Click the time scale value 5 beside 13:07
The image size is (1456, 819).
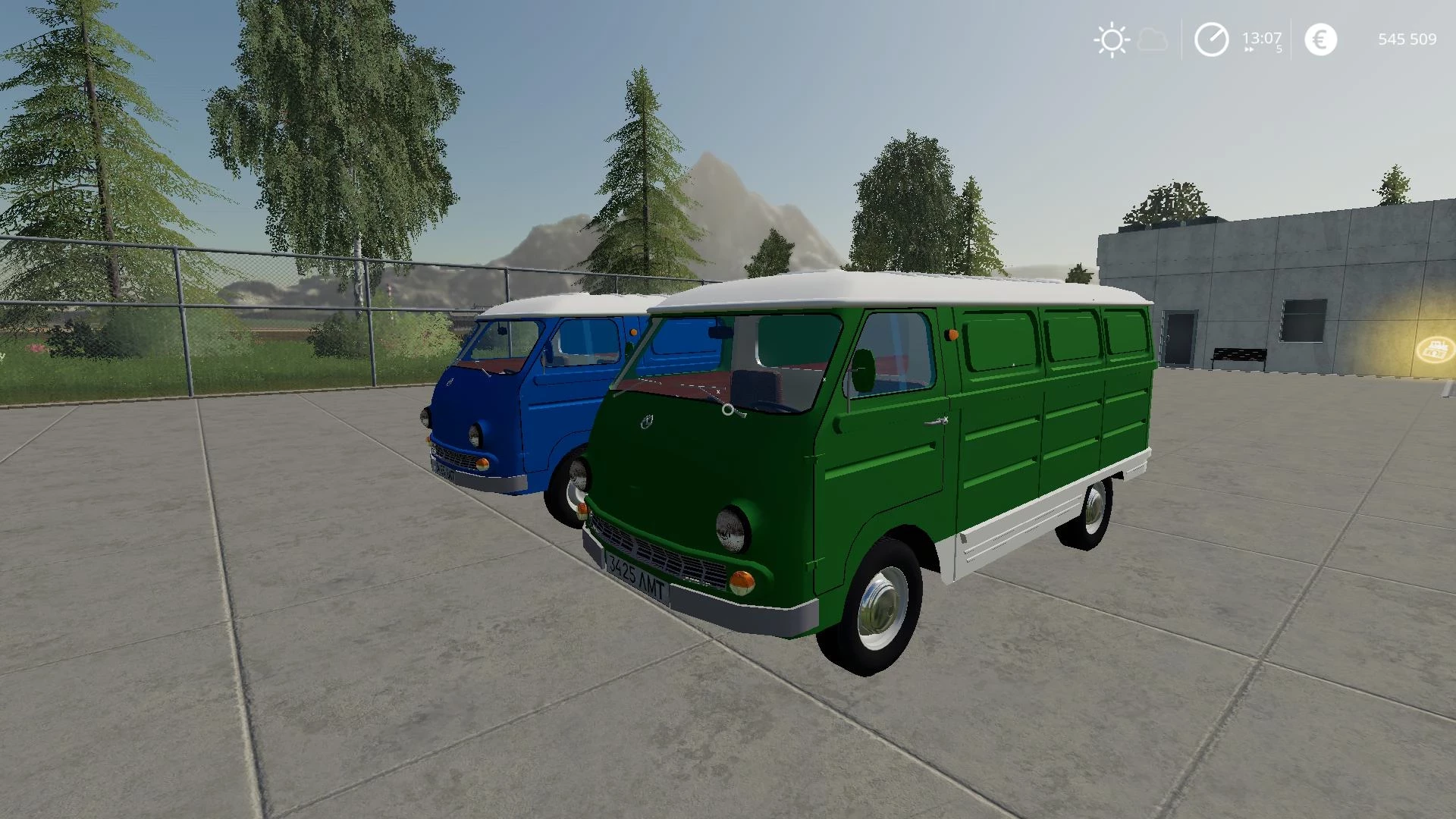[1279, 48]
